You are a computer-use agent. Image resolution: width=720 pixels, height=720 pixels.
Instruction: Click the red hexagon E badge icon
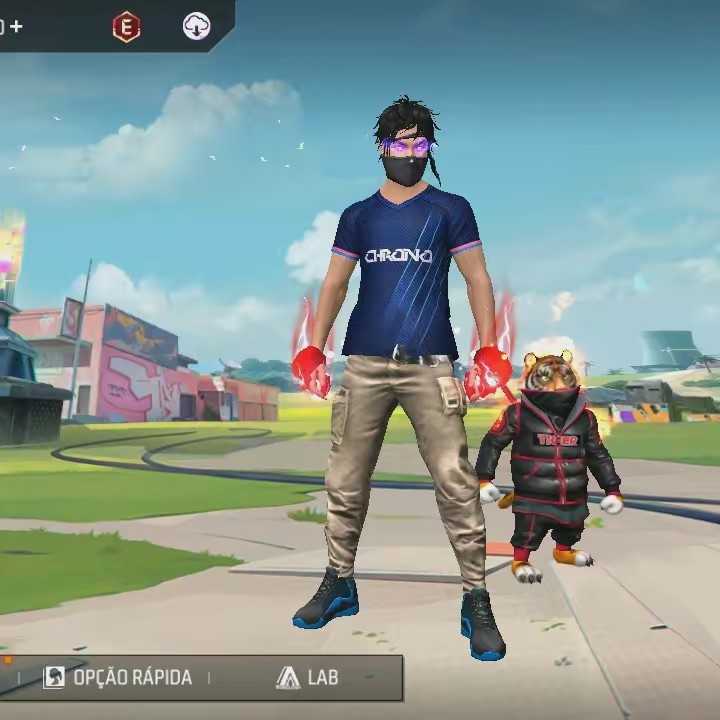click(126, 27)
